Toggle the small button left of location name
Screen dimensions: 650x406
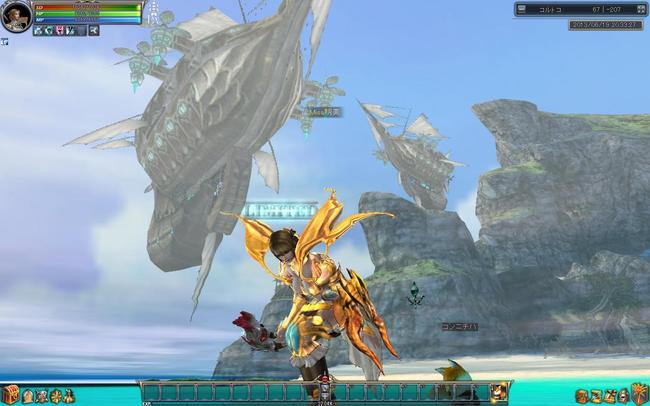pyautogui.click(x=522, y=9)
